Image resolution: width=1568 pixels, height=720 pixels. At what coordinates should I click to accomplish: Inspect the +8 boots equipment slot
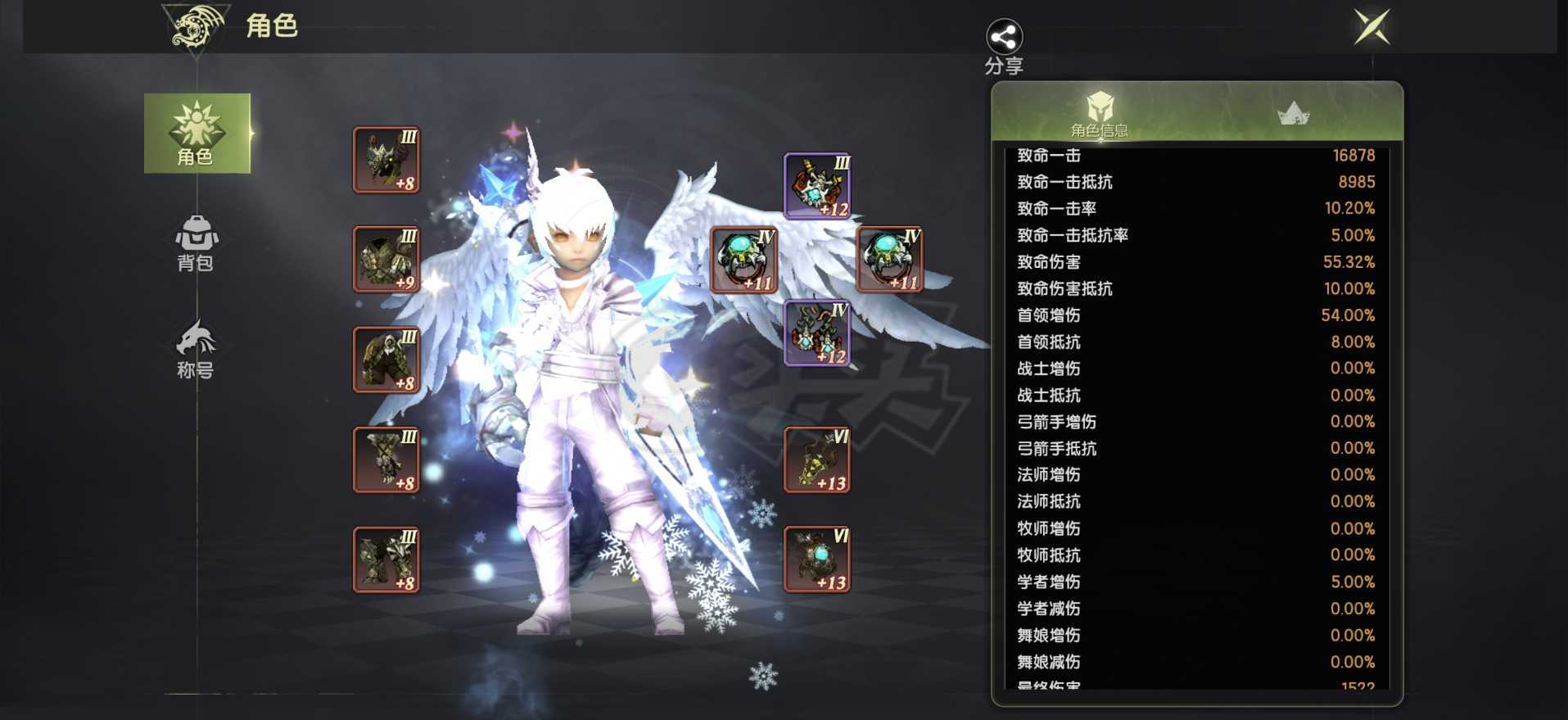point(386,560)
